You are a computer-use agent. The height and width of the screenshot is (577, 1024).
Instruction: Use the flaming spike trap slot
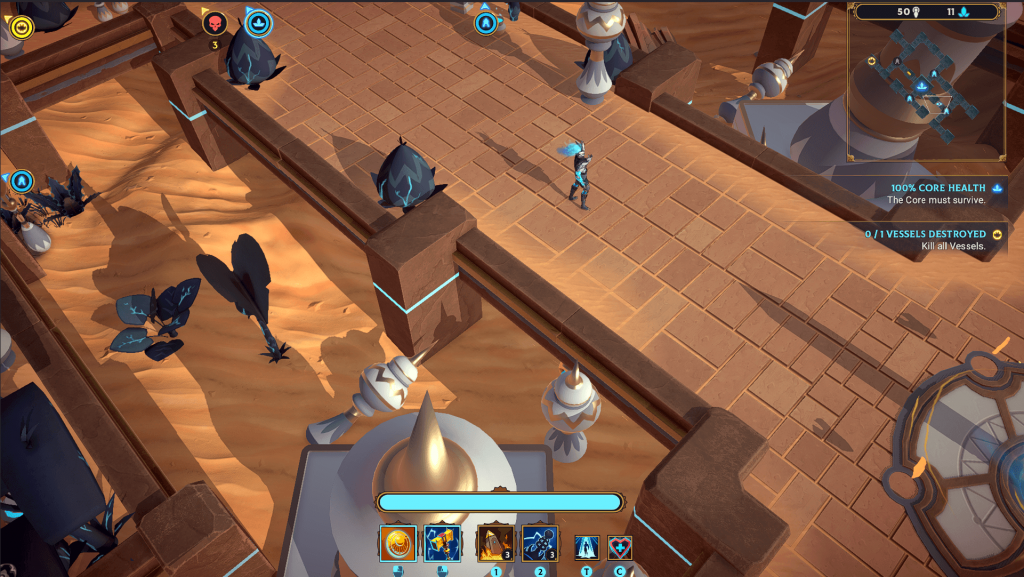(495, 543)
